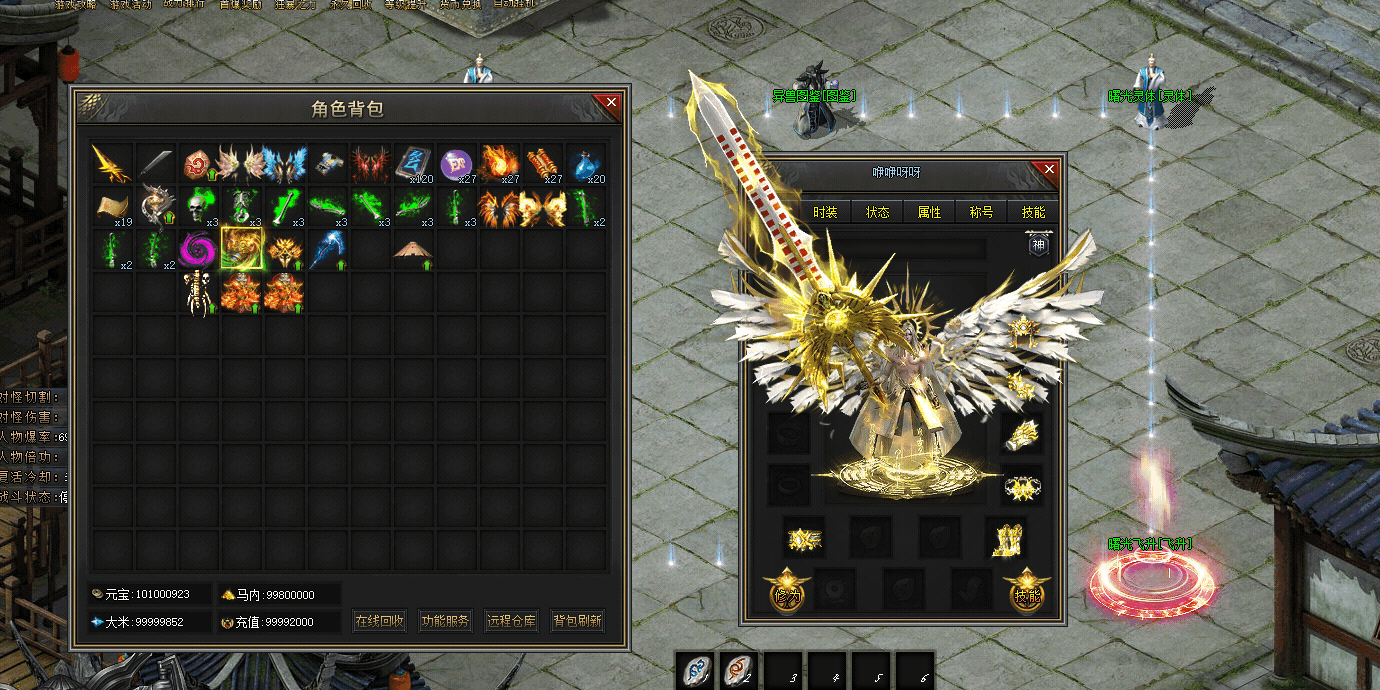Click the 在线回收 button
1380x690 pixels.
pyautogui.click(x=380, y=621)
